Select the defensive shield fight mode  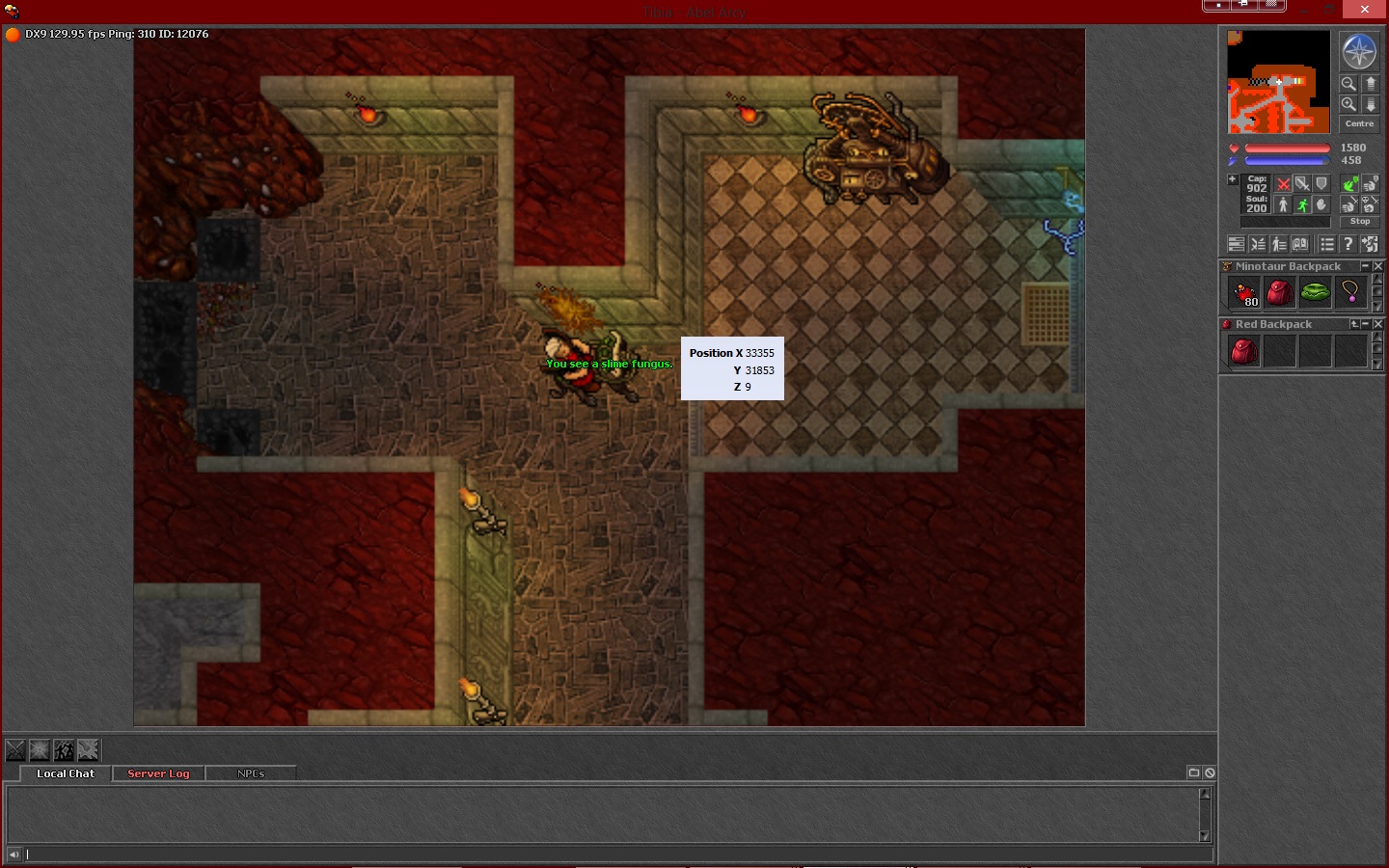click(1321, 184)
